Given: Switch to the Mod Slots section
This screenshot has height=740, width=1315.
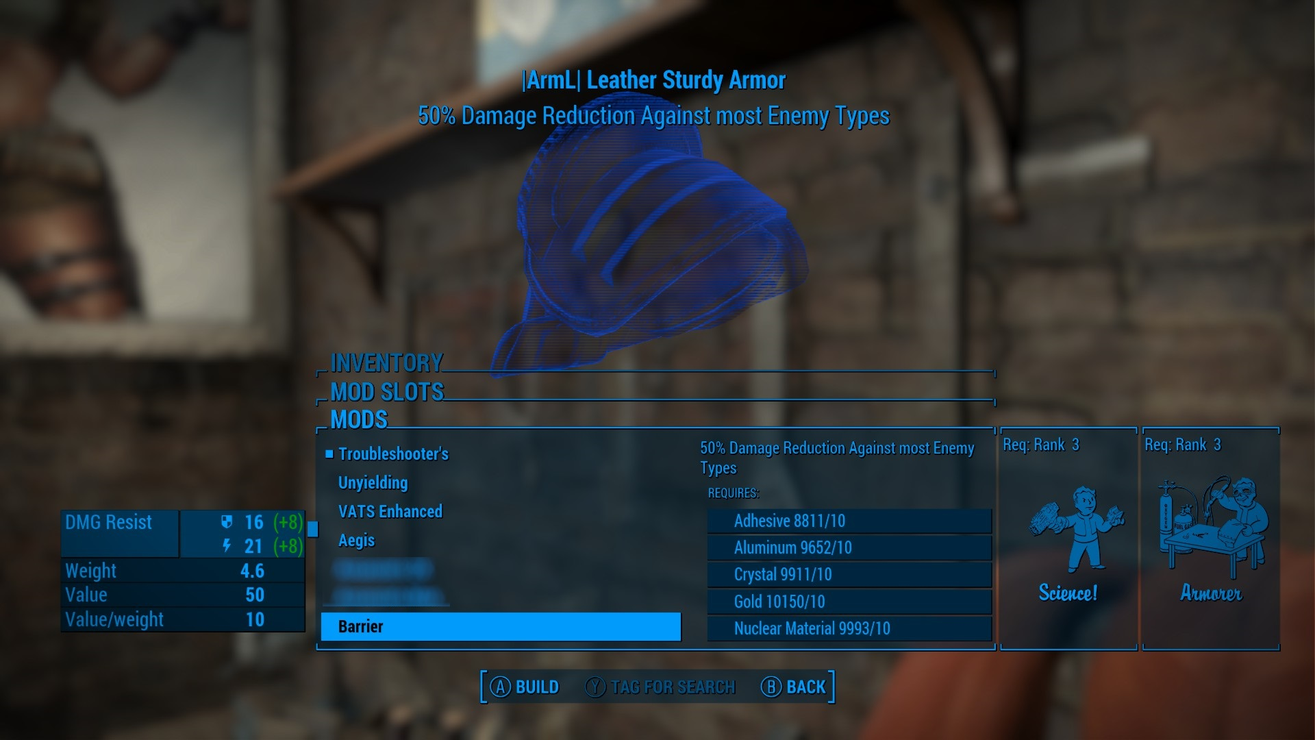Looking at the screenshot, I should pos(387,391).
